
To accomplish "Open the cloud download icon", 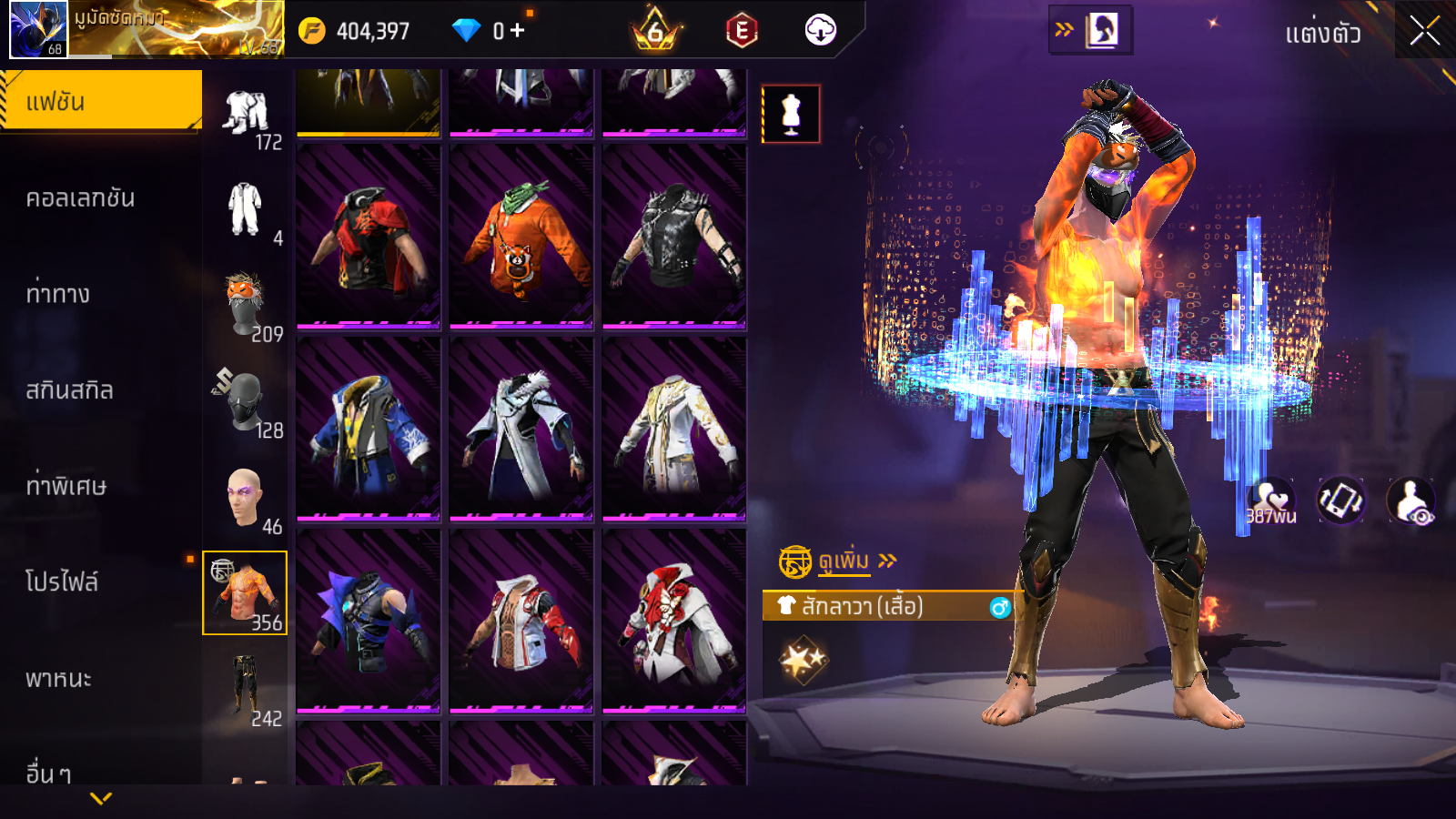I will [821, 30].
